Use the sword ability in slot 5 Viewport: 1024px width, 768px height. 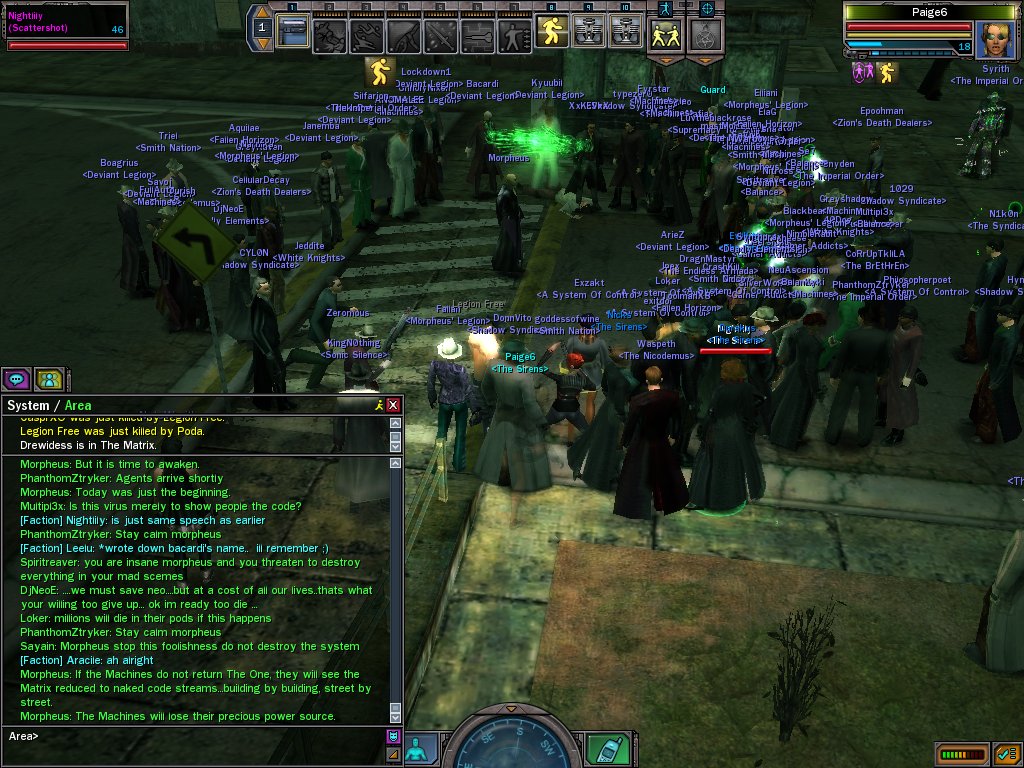pyautogui.click(x=440, y=35)
